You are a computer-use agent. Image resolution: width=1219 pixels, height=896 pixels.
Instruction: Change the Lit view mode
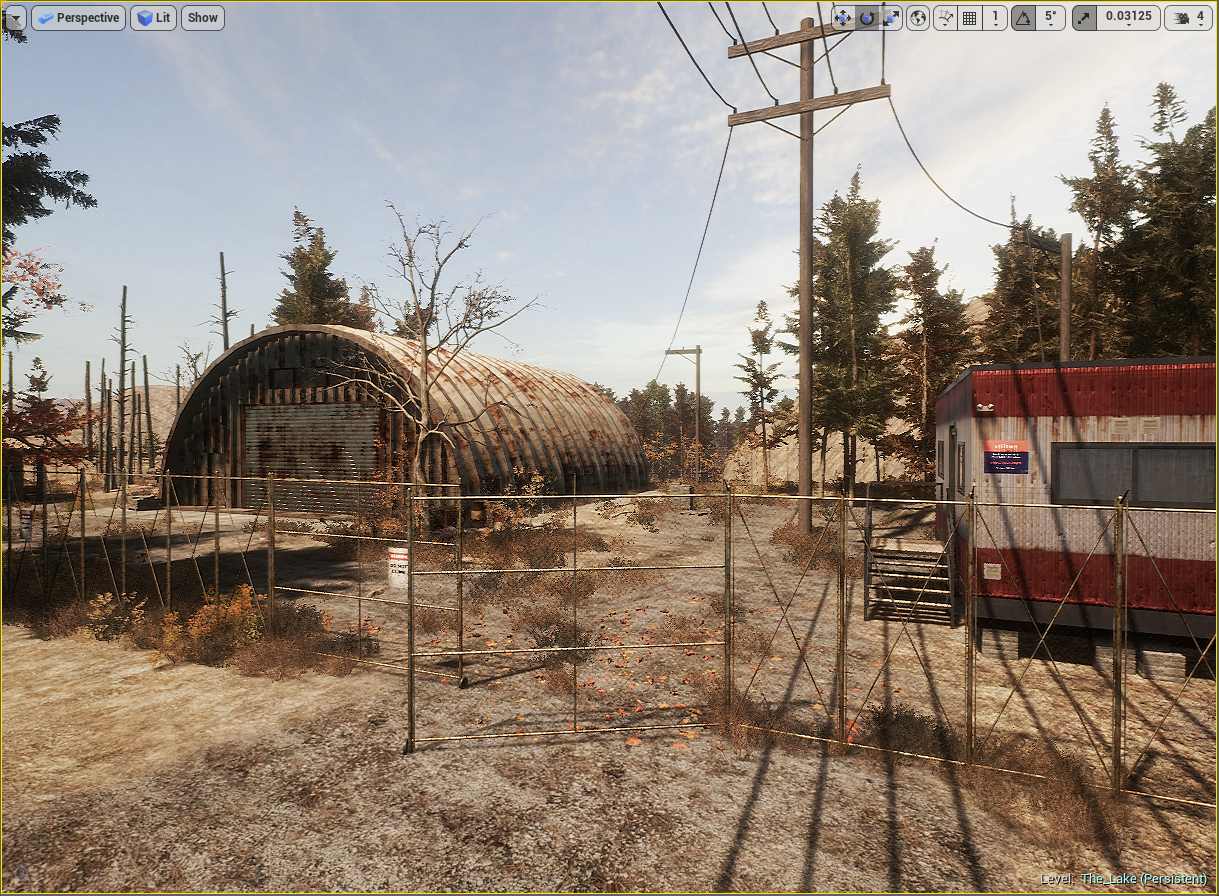point(153,17)
